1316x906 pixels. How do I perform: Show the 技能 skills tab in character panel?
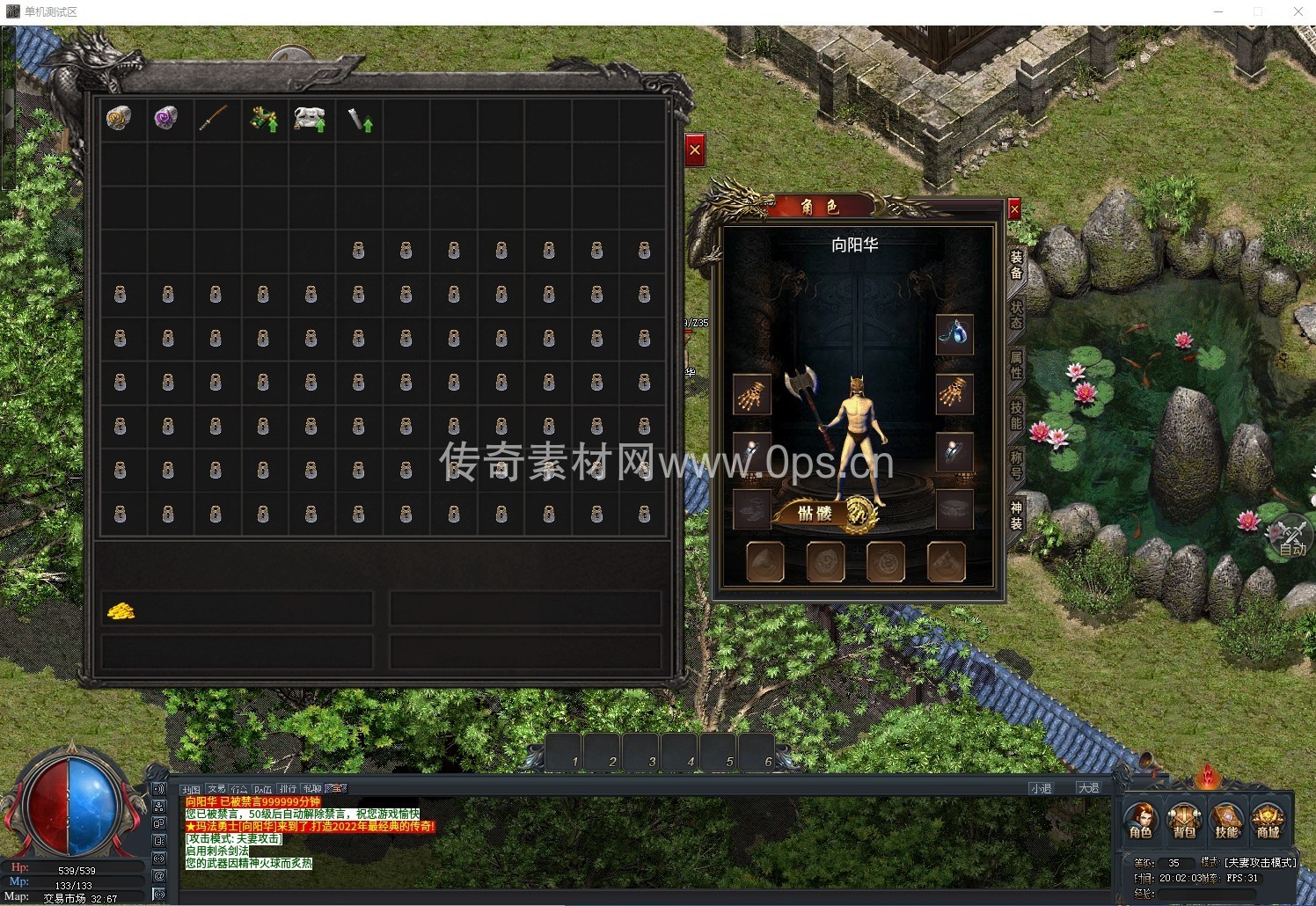[x=1016, y=414]
